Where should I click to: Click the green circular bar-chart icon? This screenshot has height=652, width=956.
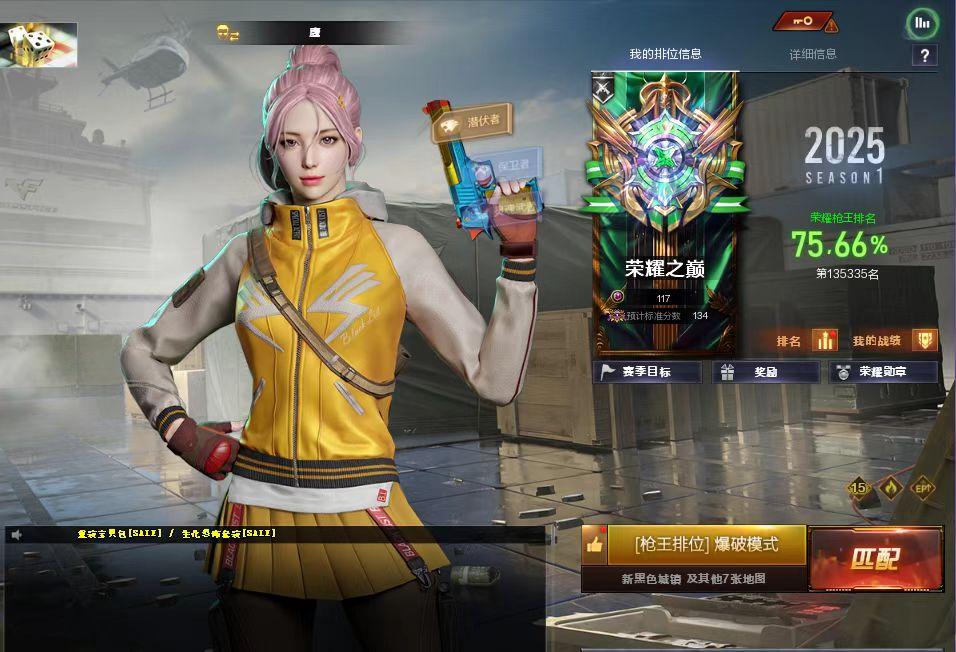922,22
